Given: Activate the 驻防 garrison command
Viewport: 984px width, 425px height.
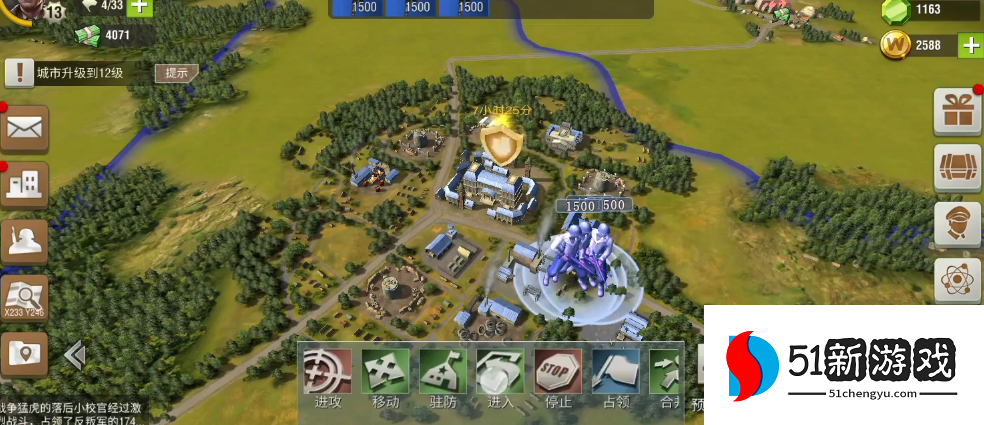Looking at the screenshot, I should tap(443, 373).
